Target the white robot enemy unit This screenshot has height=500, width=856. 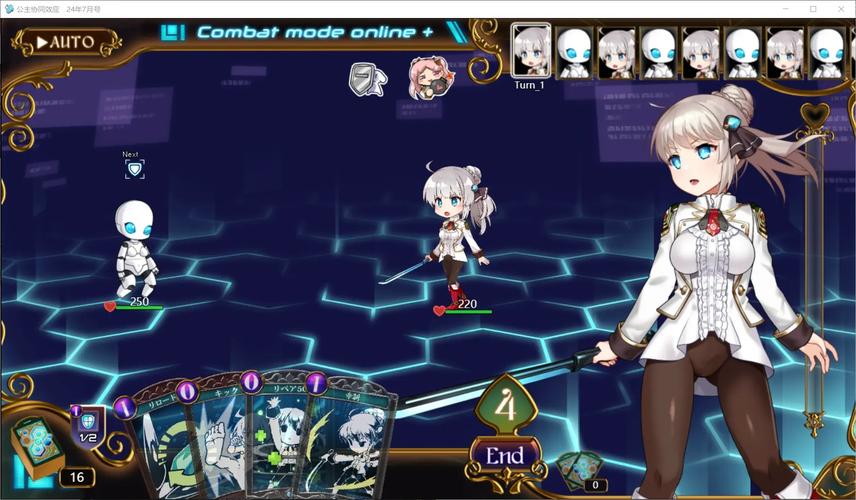135,248
